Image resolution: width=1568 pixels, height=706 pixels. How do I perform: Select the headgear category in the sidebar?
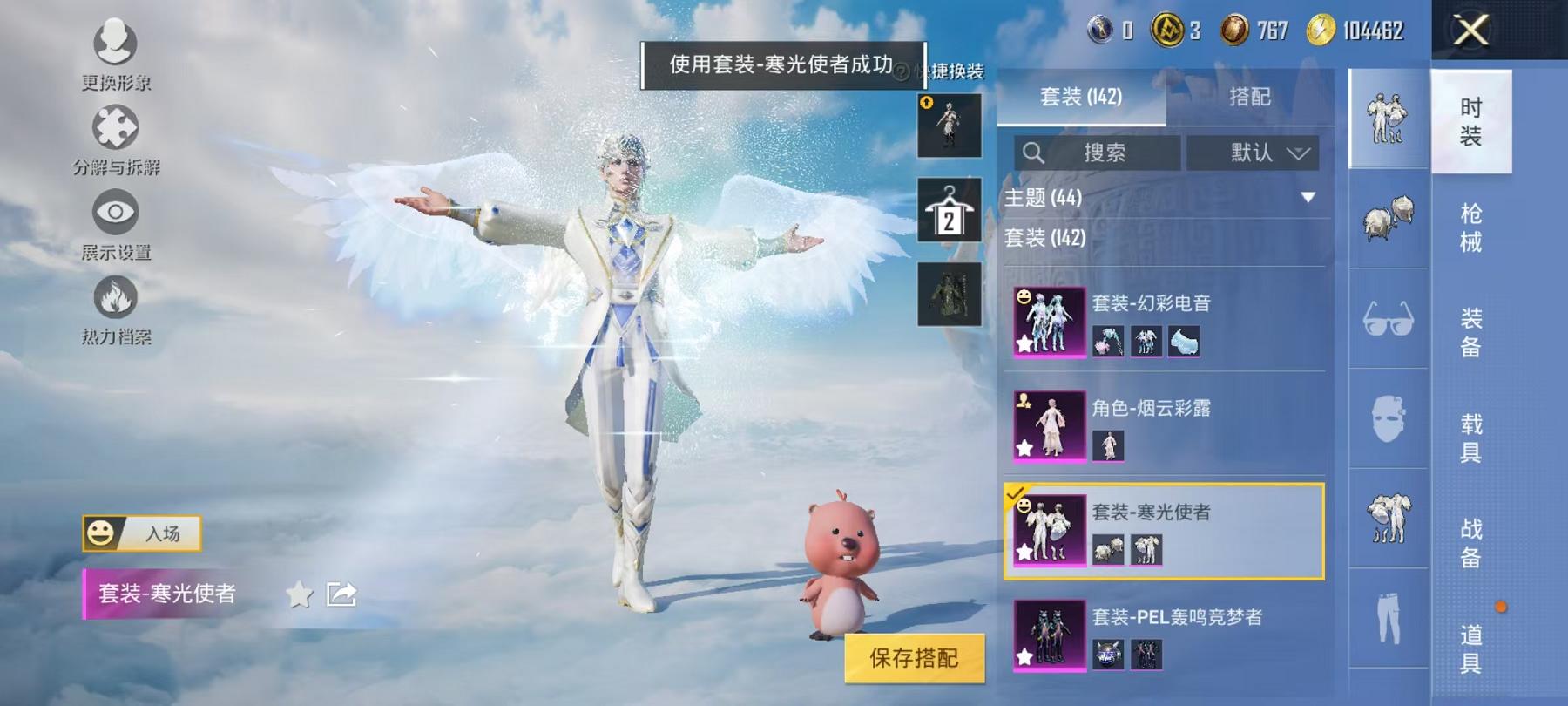coord(1389,217)
